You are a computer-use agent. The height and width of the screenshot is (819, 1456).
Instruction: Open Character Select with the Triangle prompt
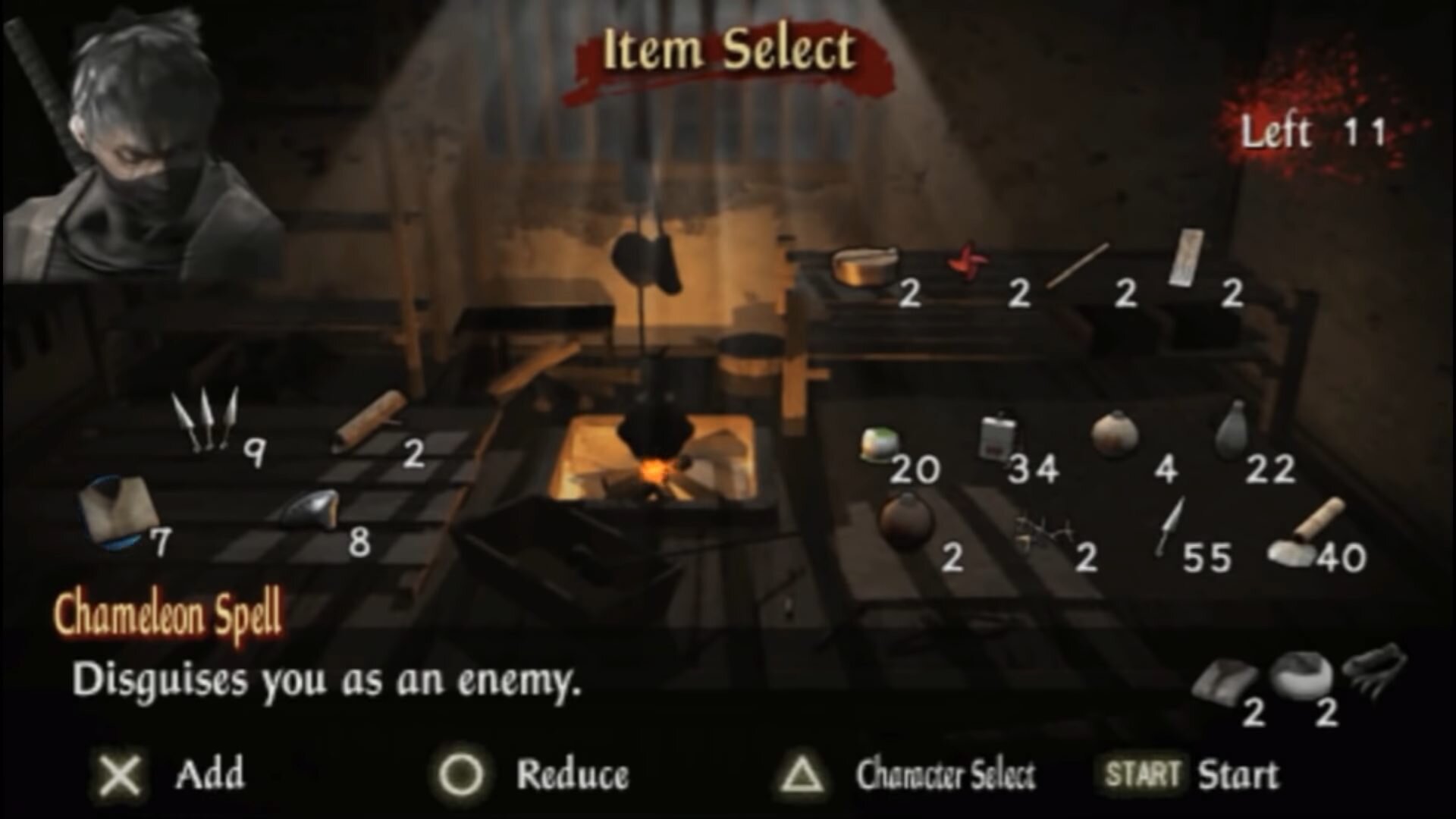tap(804, 774)
